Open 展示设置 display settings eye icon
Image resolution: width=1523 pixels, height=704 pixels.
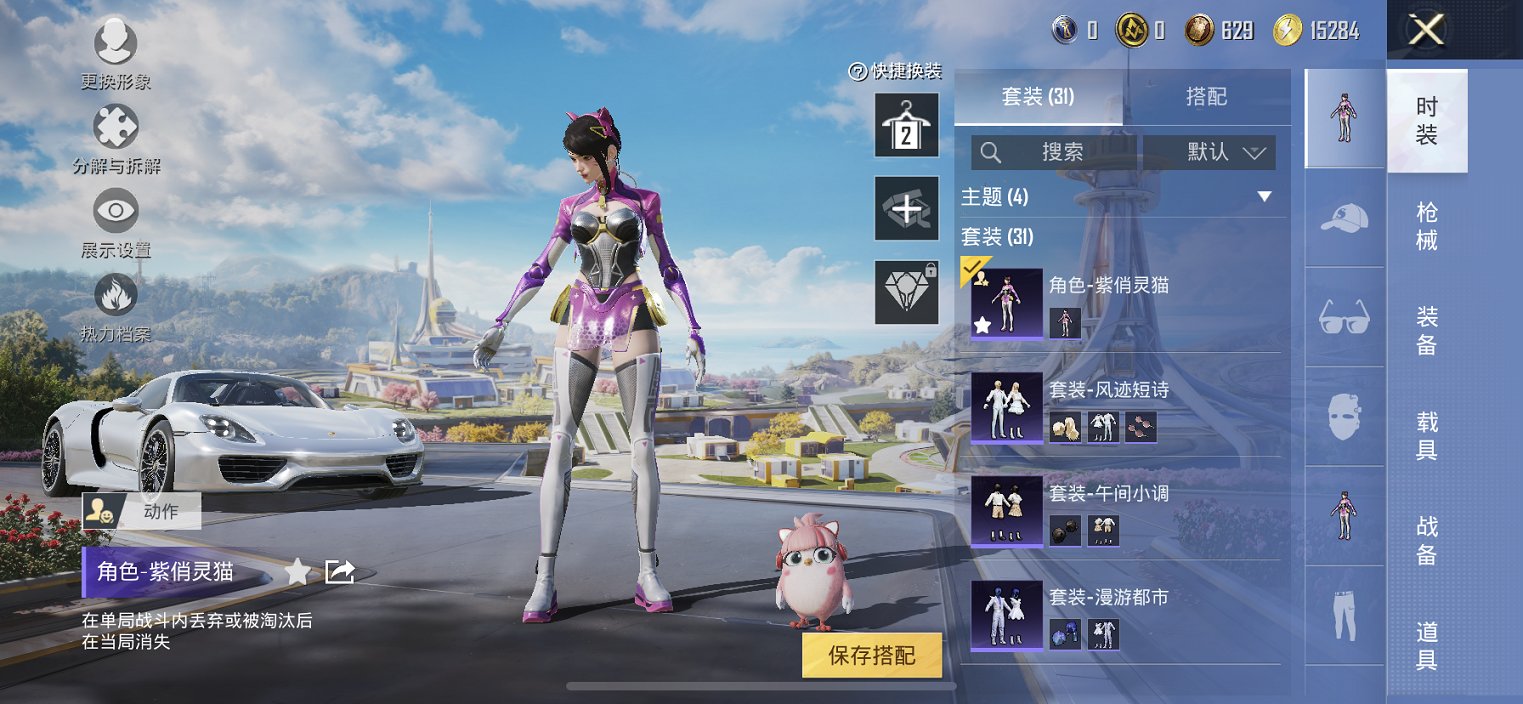tap(116, 211)
